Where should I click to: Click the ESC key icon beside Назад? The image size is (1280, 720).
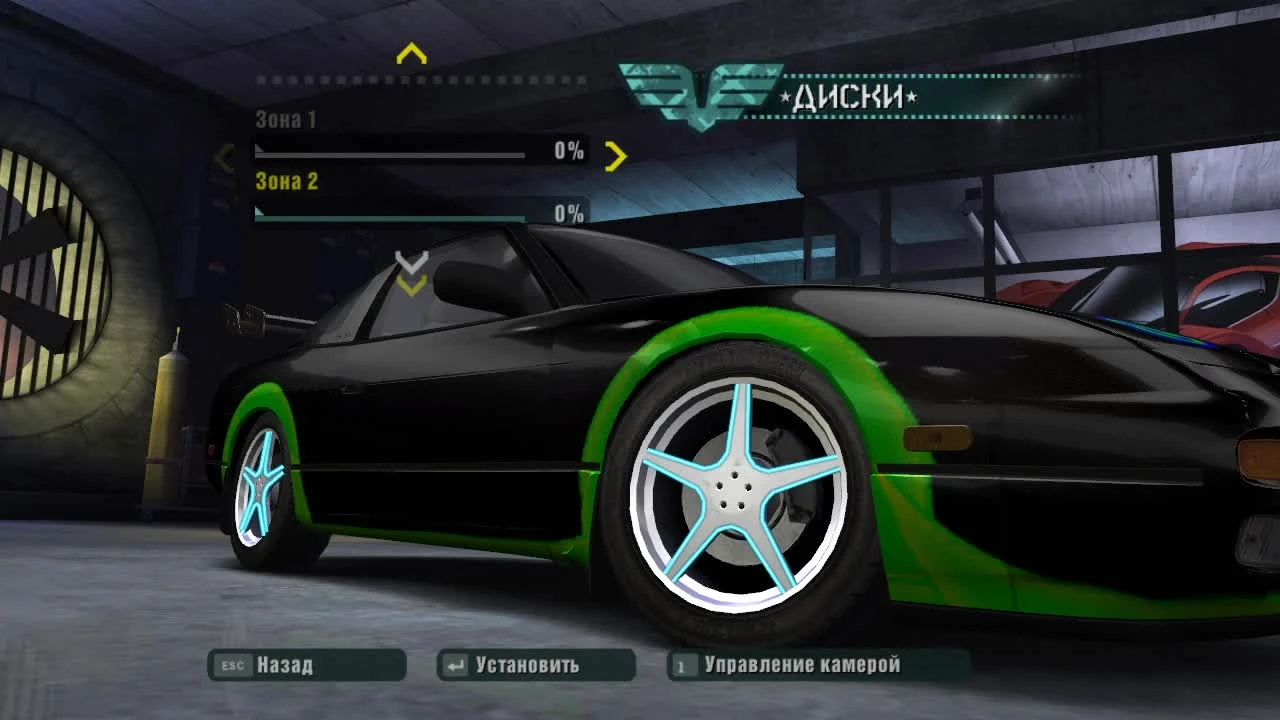tap(232, 663)
